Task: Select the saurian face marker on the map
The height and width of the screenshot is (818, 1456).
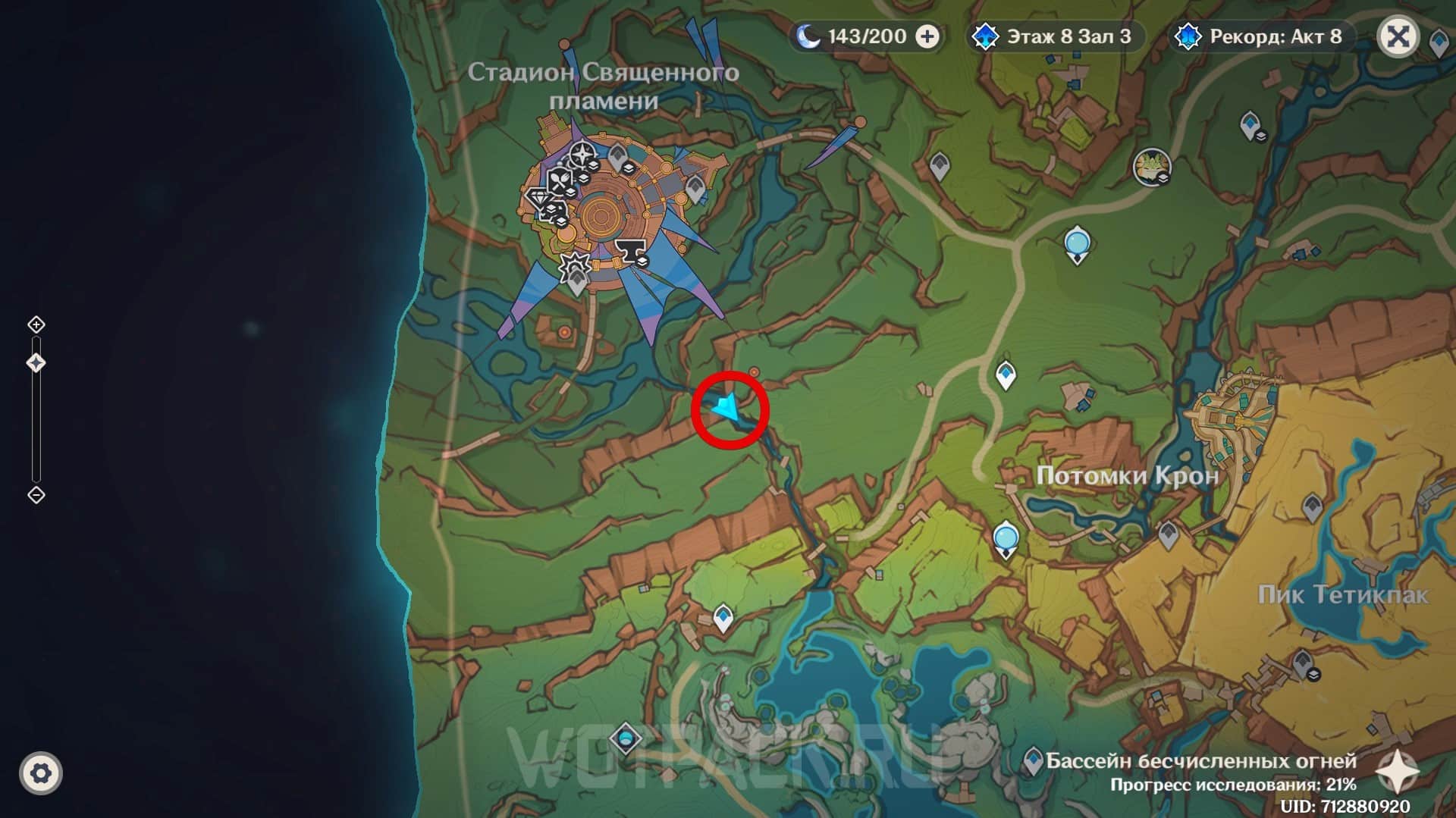Action: point(1151,166)
